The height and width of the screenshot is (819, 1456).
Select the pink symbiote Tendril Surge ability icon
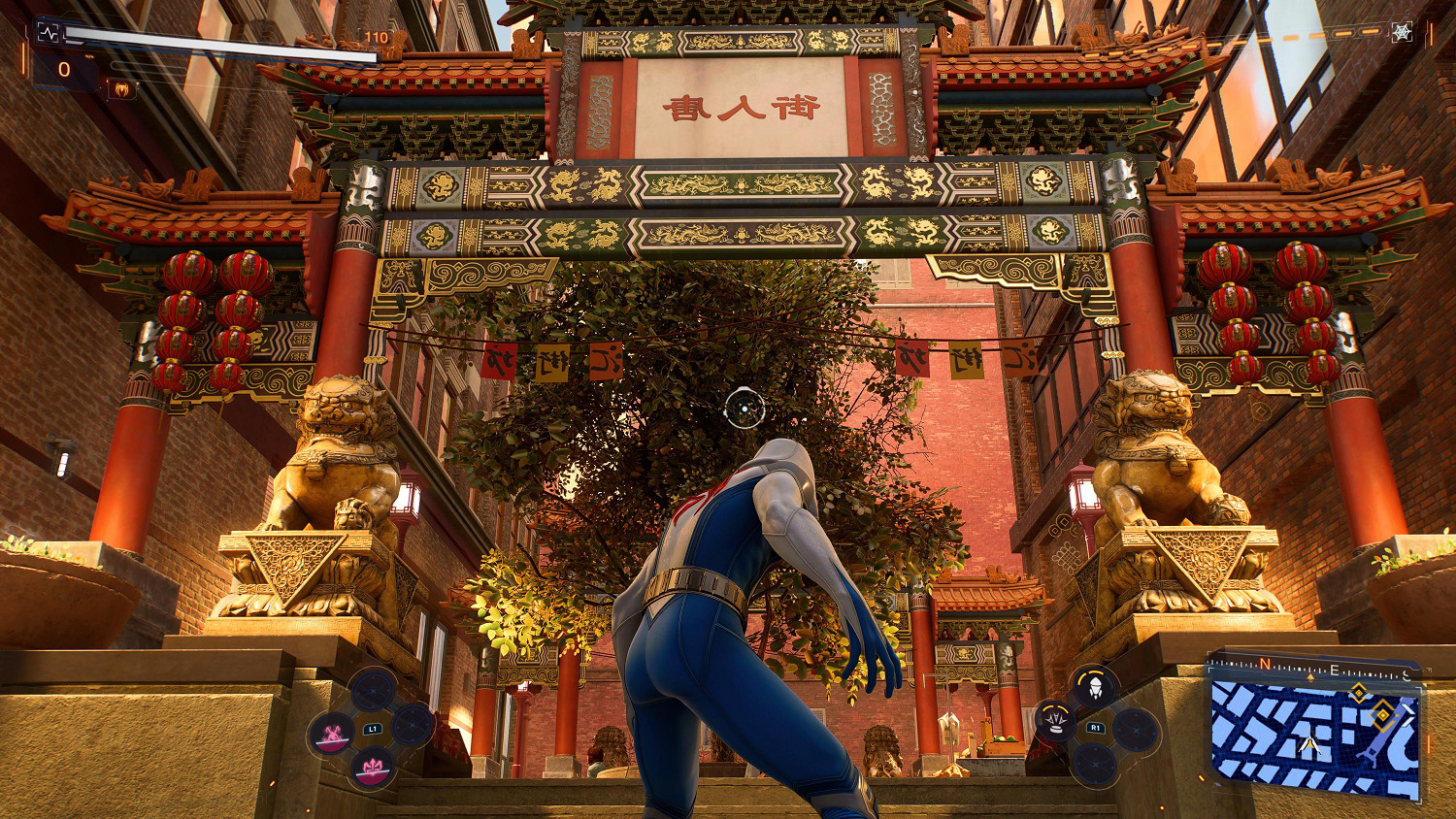(372, 767)
